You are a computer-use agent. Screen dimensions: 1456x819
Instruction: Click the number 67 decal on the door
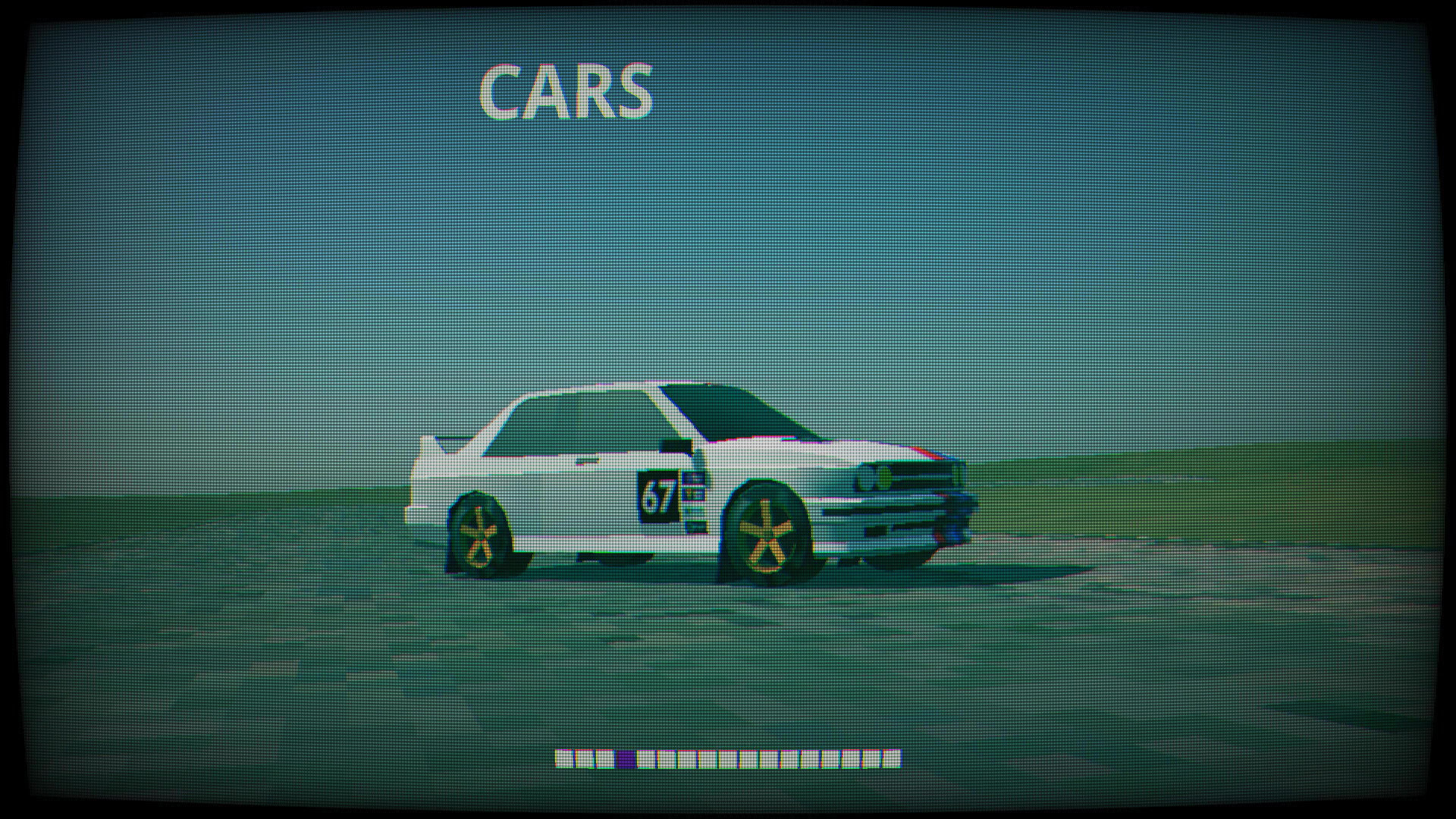pos(657,494)
